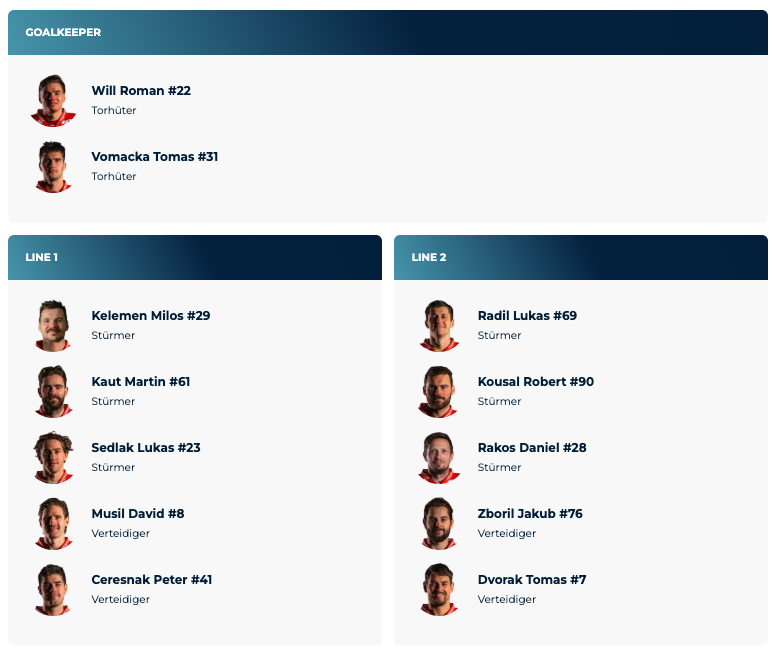Viewport: 771px width, 654px height.
Task: Select defender Zboril Jakub #76
Action: (530, 514)
